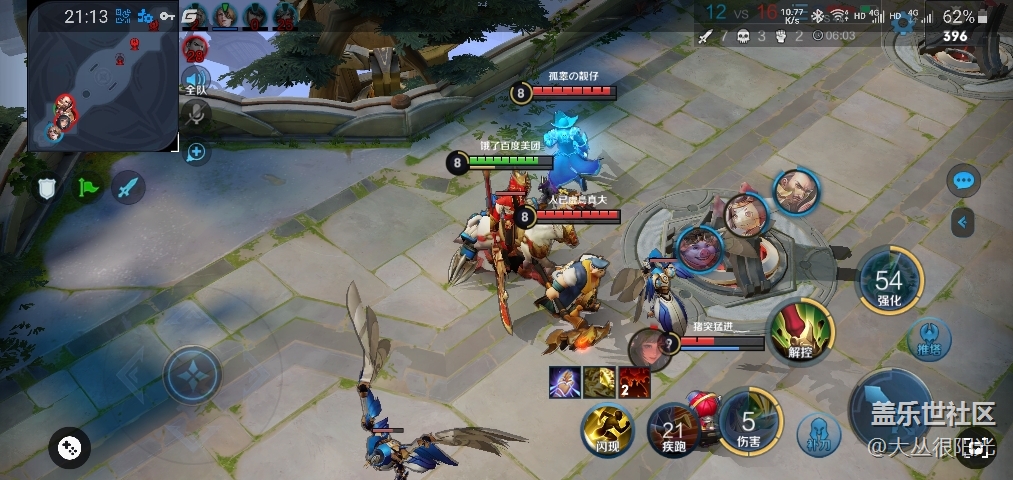Target the purple pig enemy hero portrait
The height and width of the screenshot is (480, 1013).
click(x=699, y=248)
